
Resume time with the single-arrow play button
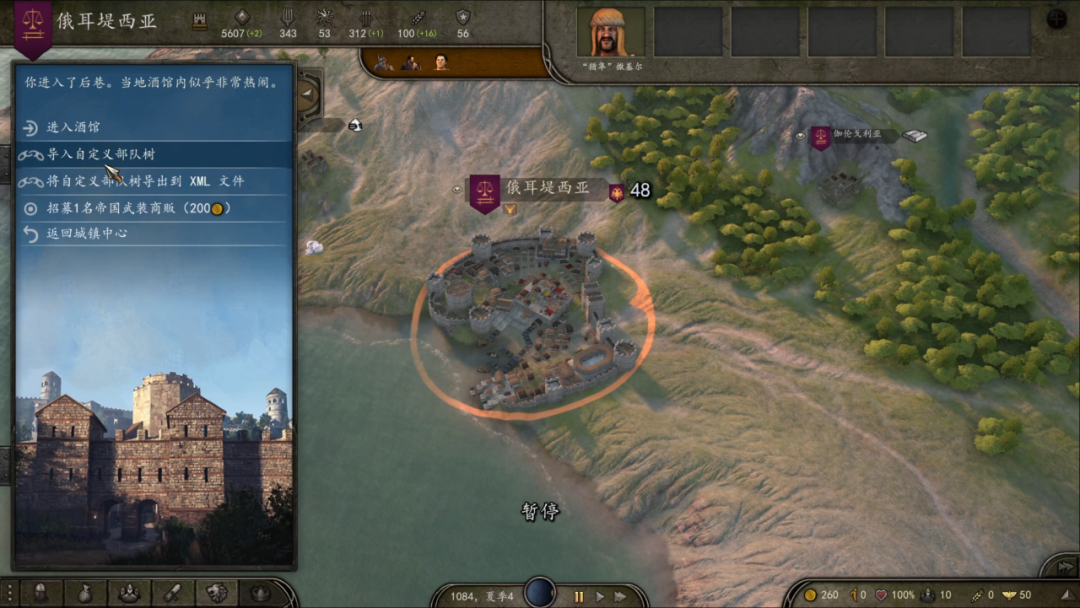[x=601, y=596]
